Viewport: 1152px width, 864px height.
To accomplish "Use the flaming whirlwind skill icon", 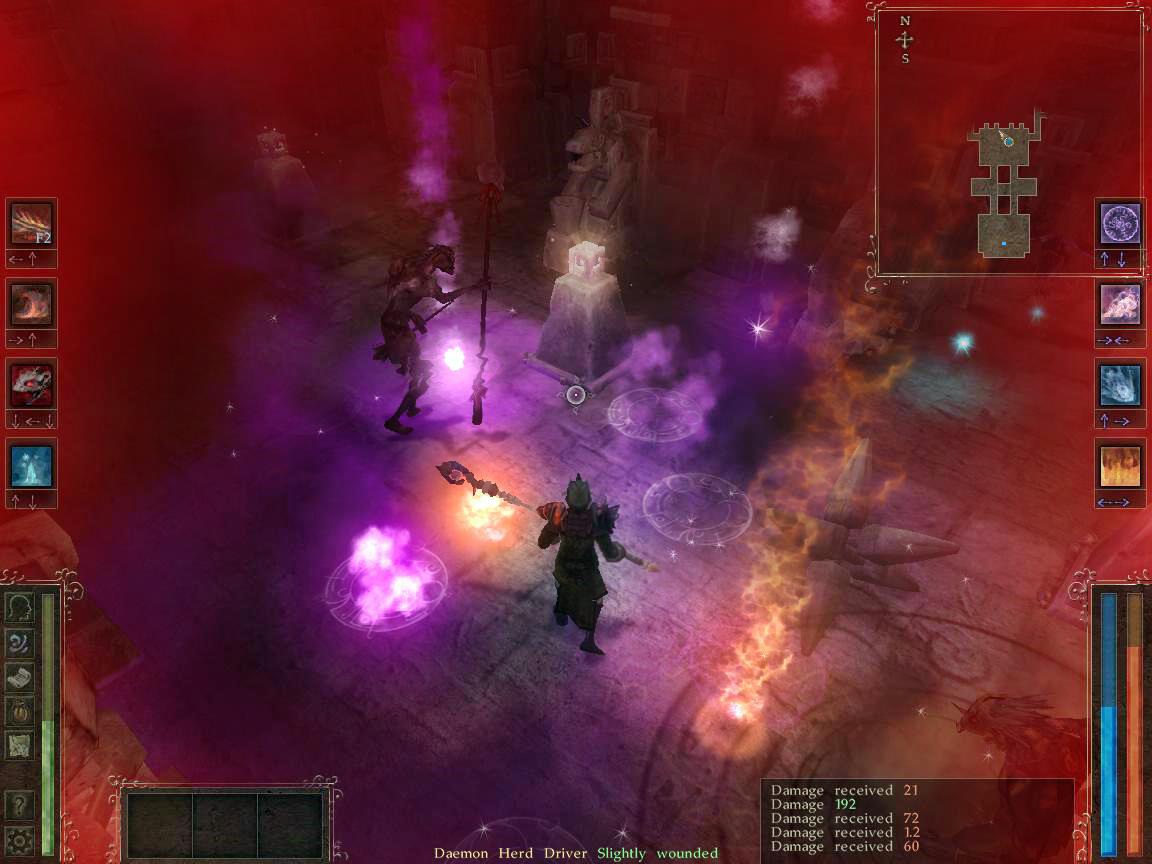I will 31,304.
